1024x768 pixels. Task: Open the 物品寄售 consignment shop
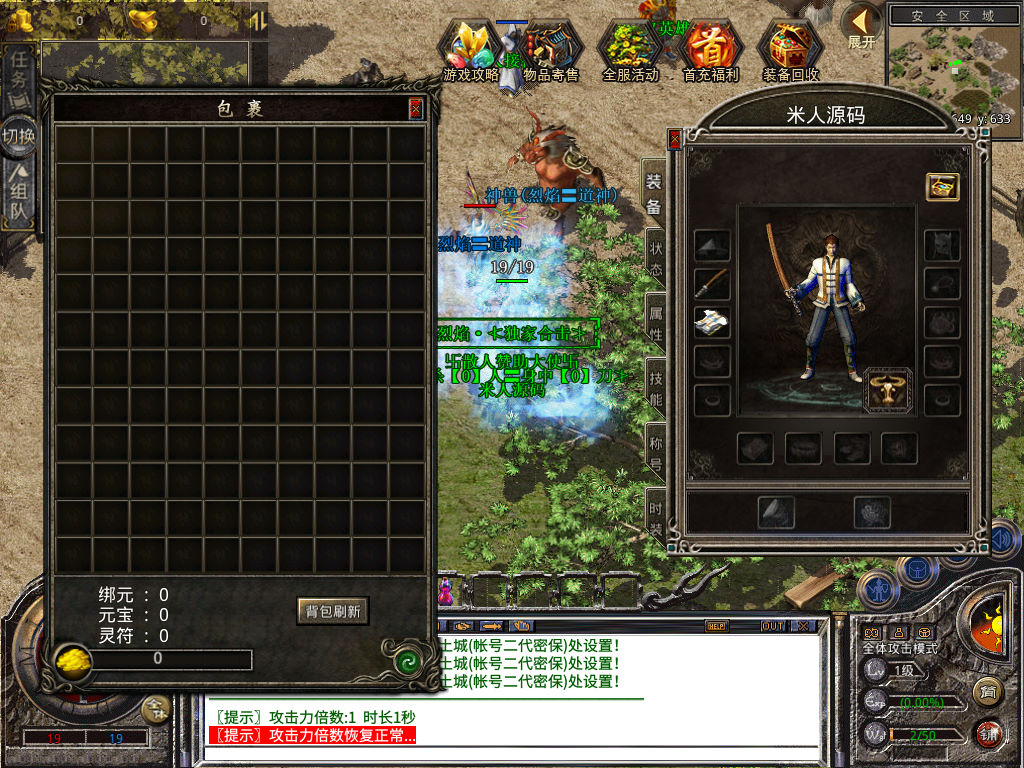551,51
